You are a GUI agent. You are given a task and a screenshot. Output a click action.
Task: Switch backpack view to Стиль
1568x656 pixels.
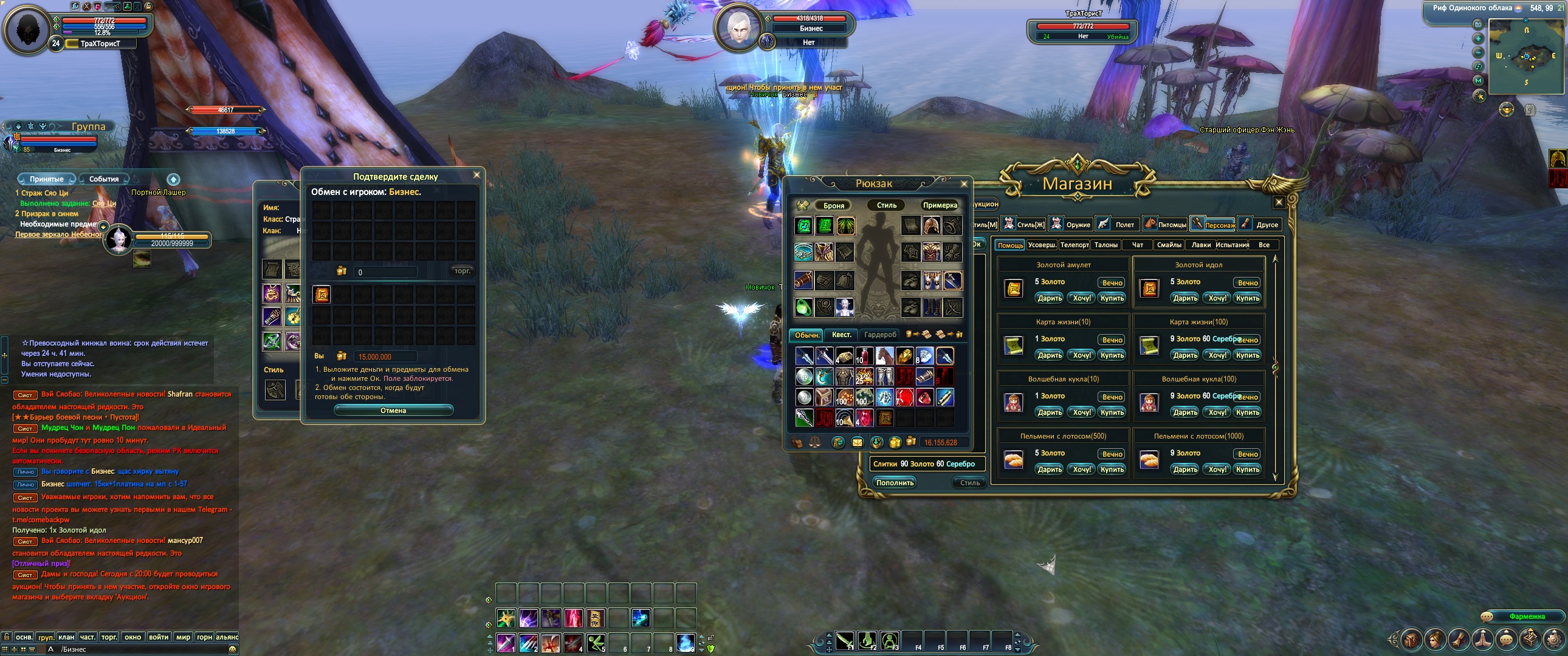[x=886, y=206]
